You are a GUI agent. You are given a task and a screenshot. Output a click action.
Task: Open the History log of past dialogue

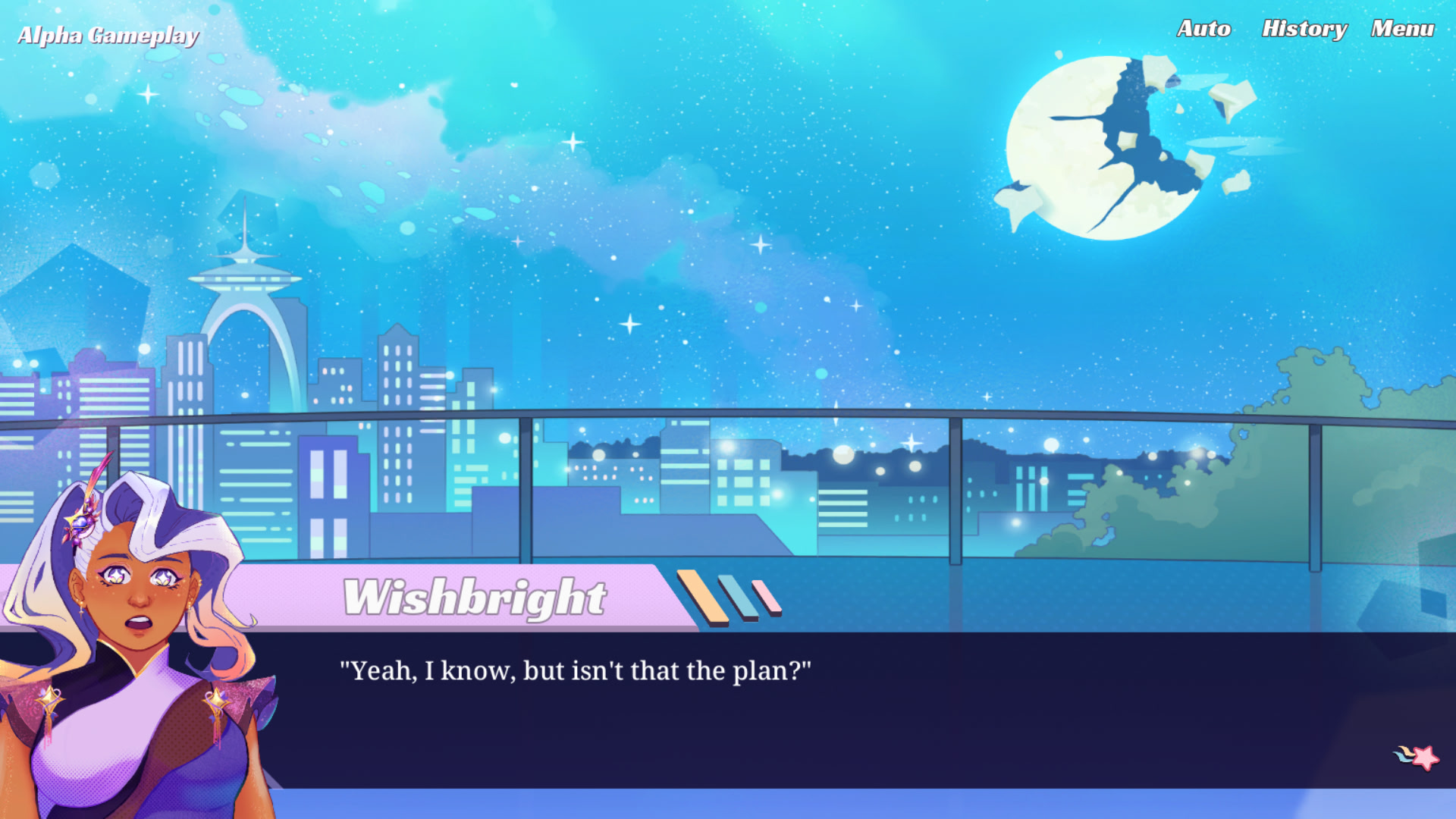[1304, 30]
